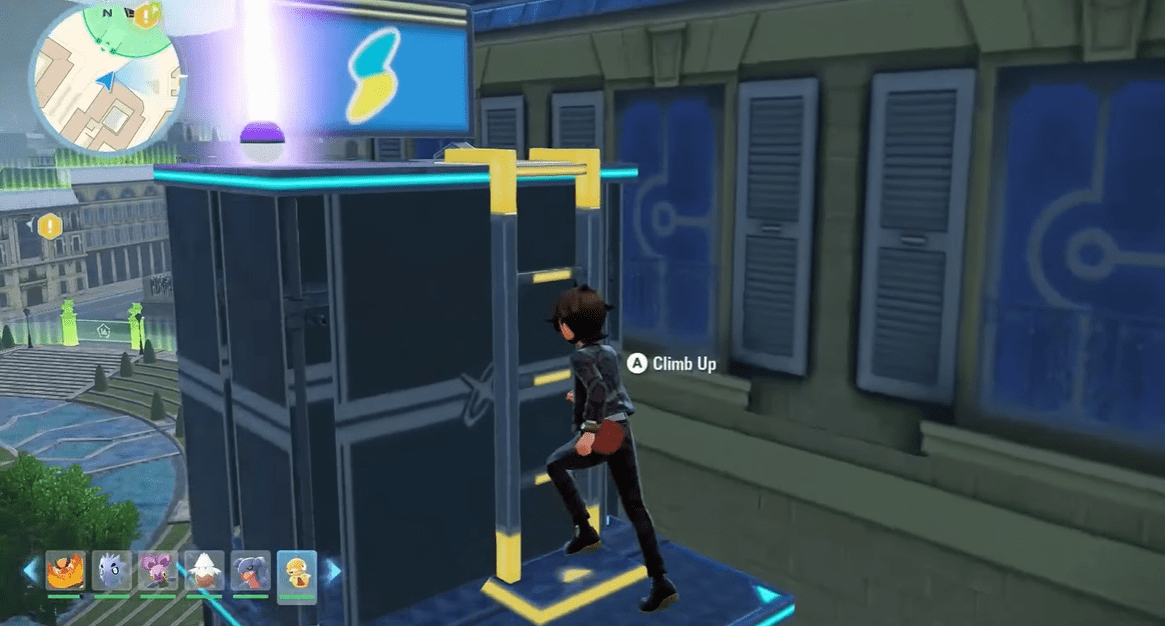Select the purple big-eared Pokémon party slot
Viewport: 1165px width, 626px height.
[x=158, y=571]
